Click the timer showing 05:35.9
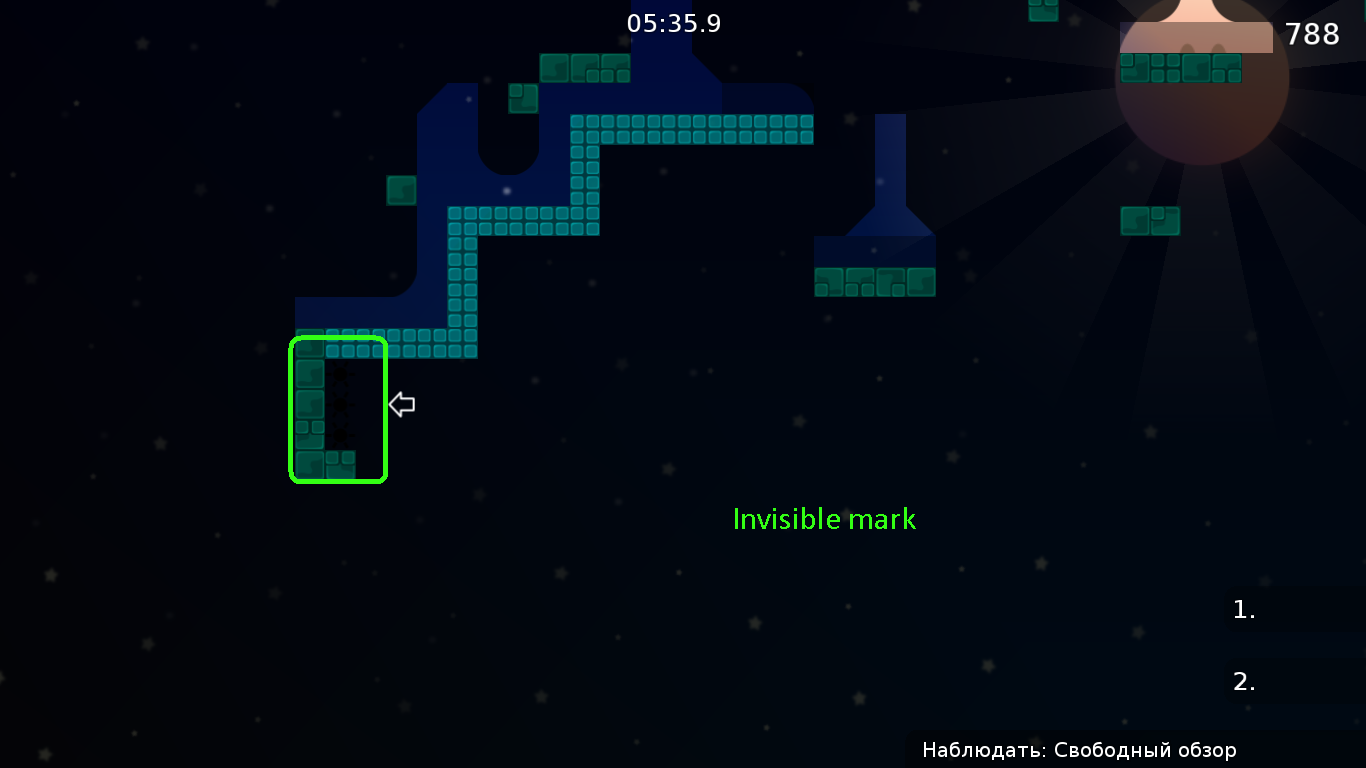 click(672, 24)
